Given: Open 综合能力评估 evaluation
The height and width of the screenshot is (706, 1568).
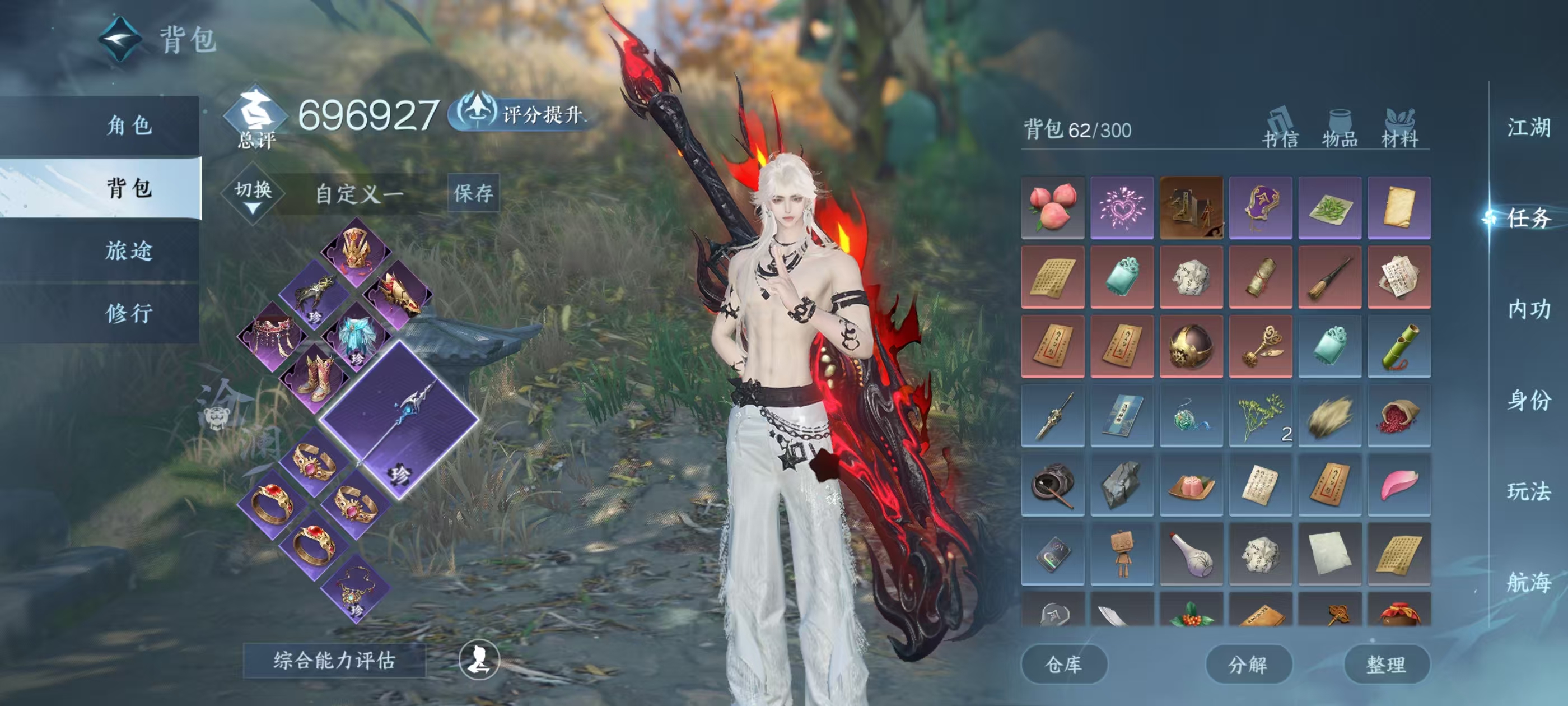Looking at the screenshot, I should click(x=334, y=660).
